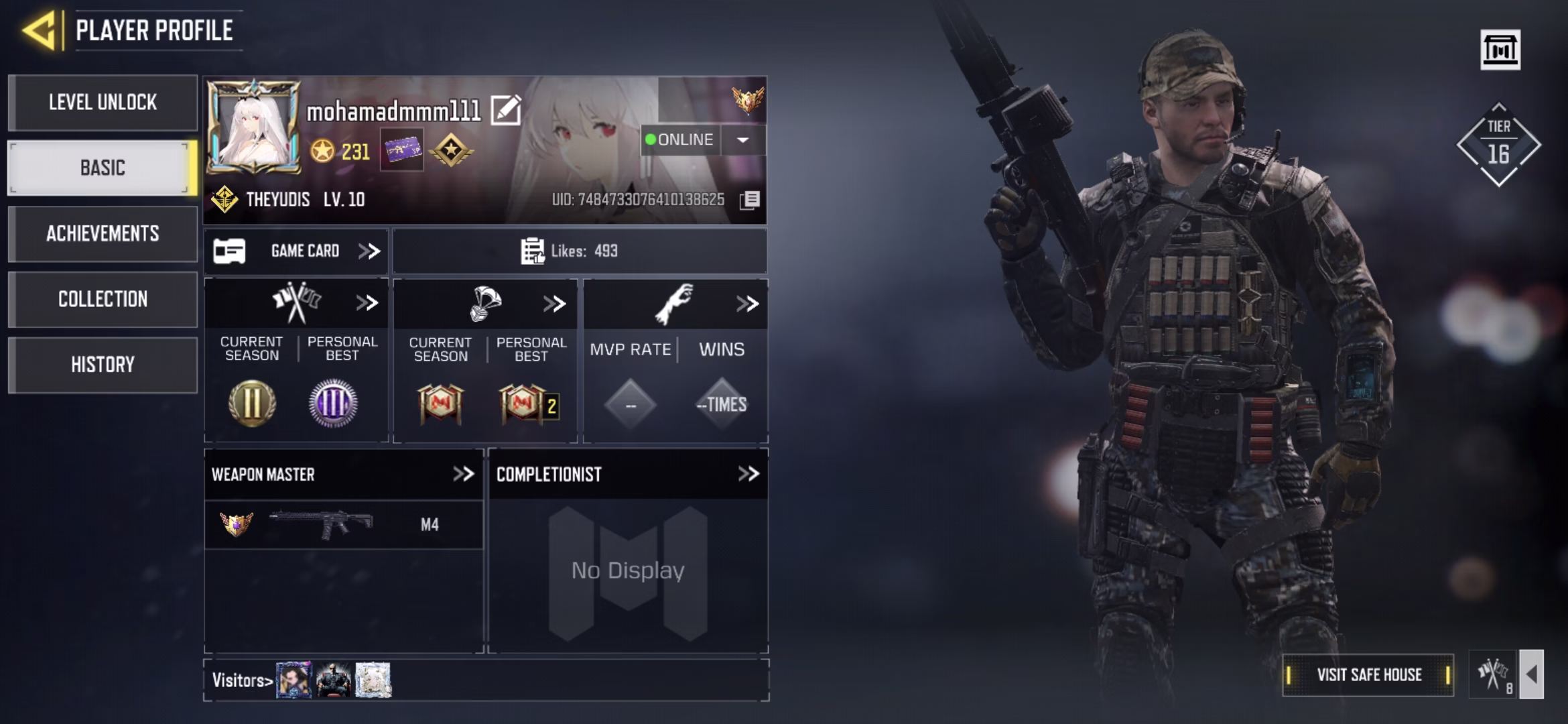Click the first visitor avatar
This screenshot has width=1568, height=724.
pos(294,680)
